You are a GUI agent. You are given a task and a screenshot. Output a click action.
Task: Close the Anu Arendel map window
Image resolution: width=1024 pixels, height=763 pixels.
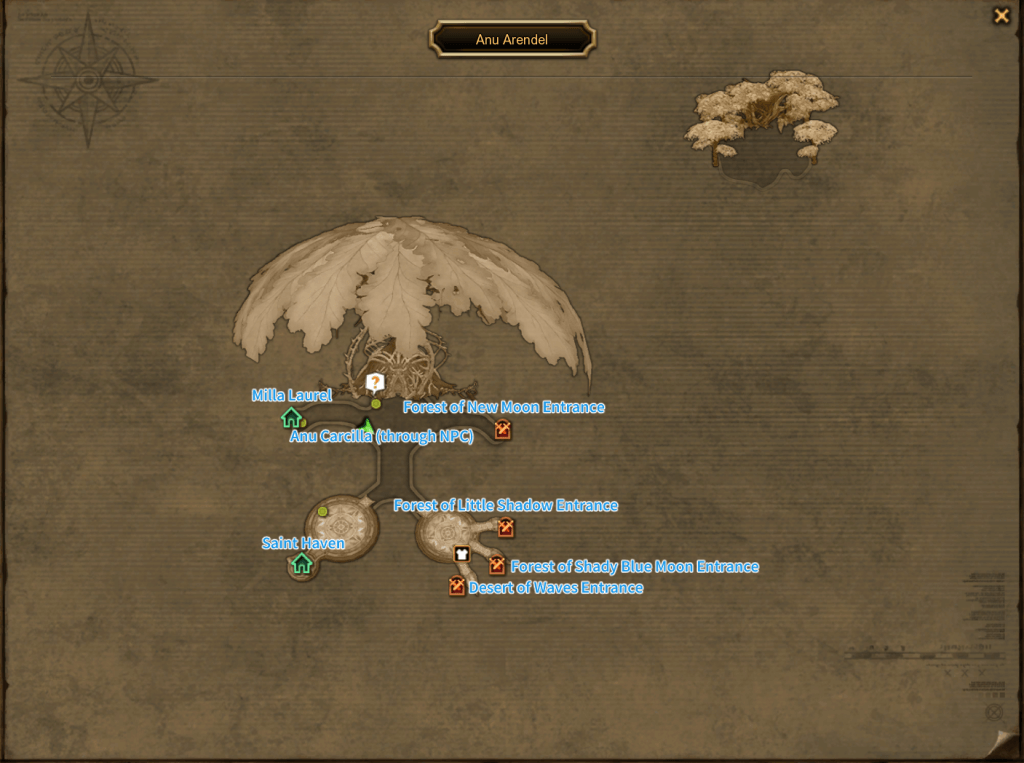click(x=1000, y=15)
